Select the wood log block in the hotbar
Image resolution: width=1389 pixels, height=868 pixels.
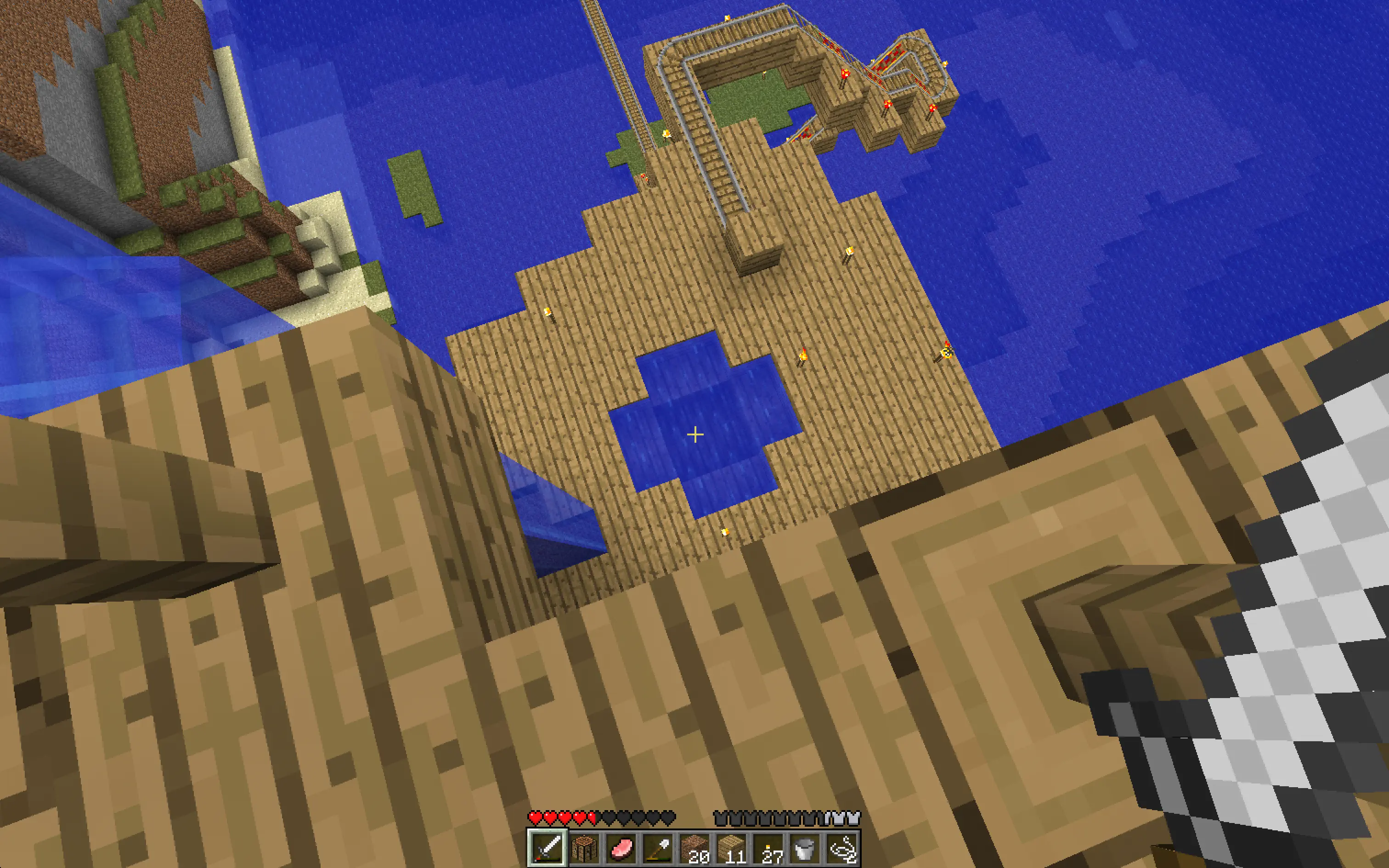(x=584, y=849)
